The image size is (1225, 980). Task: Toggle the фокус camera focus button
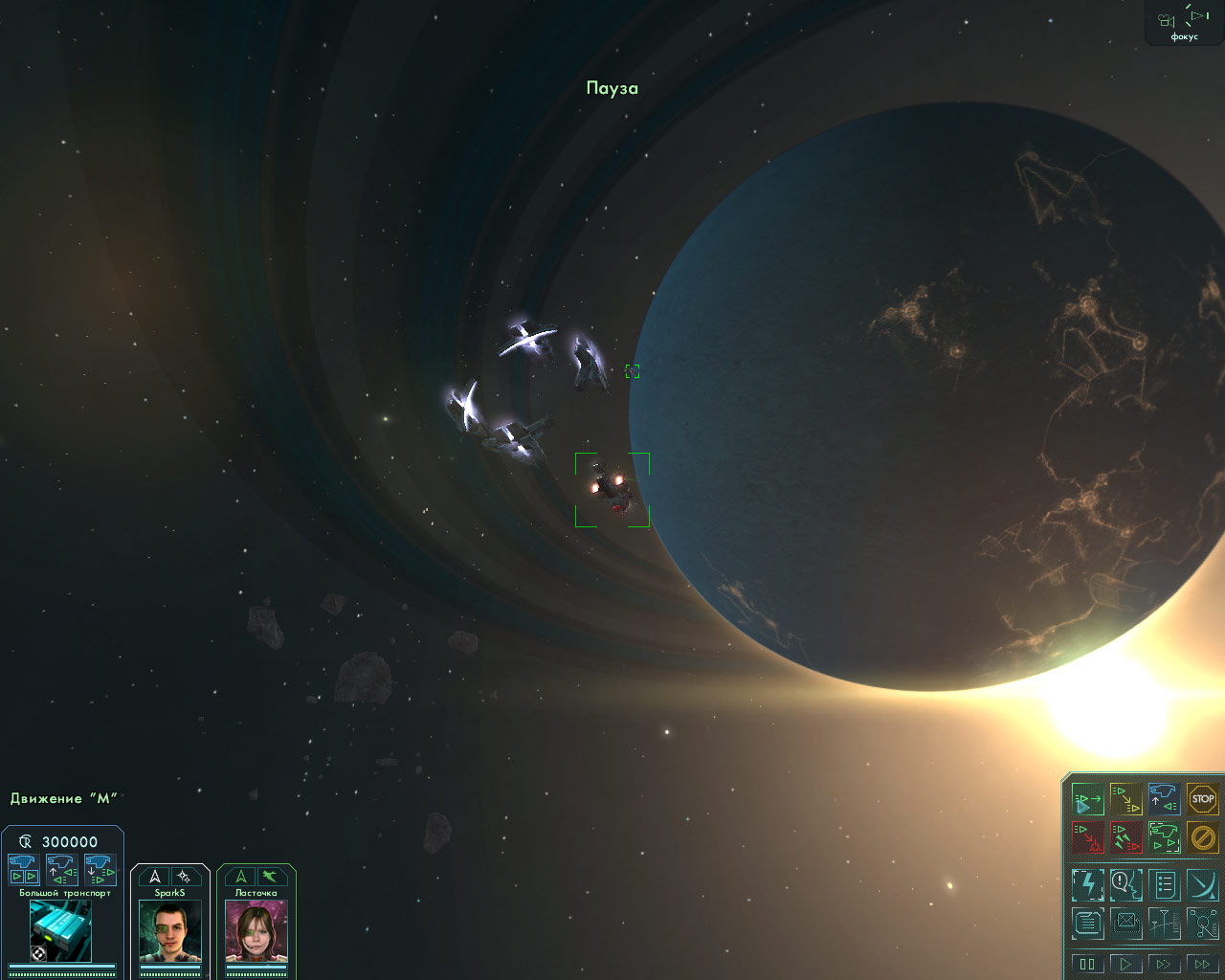1184,22
